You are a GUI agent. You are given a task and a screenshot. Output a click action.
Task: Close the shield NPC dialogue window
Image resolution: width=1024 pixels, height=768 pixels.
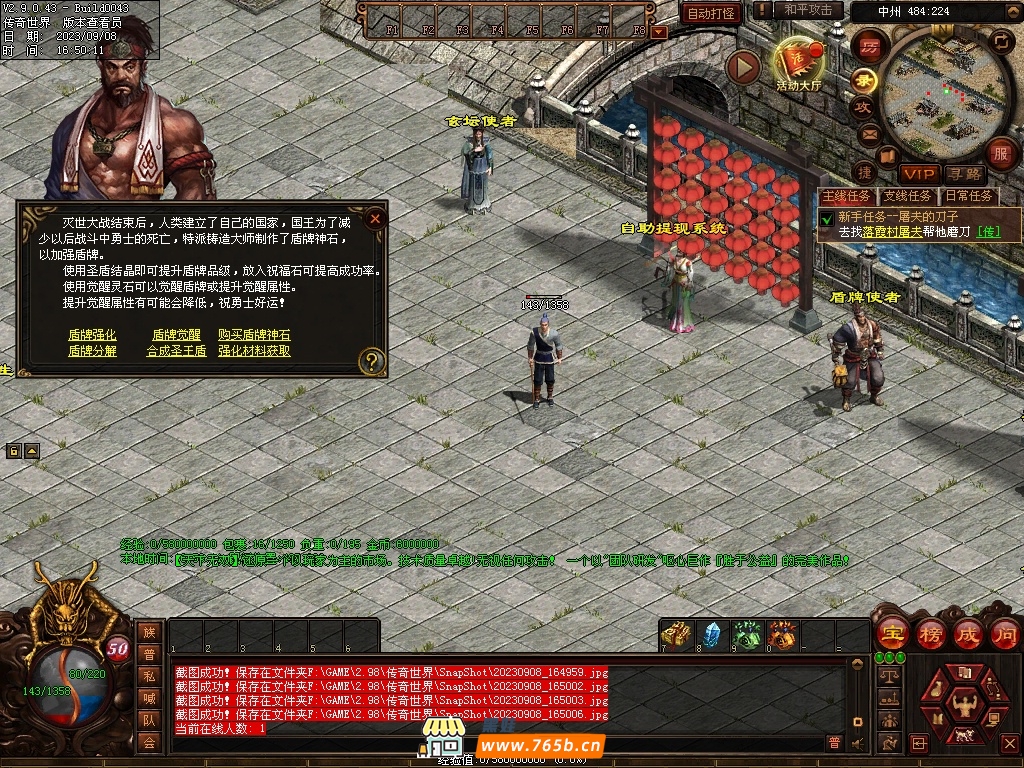coord(375,219)
